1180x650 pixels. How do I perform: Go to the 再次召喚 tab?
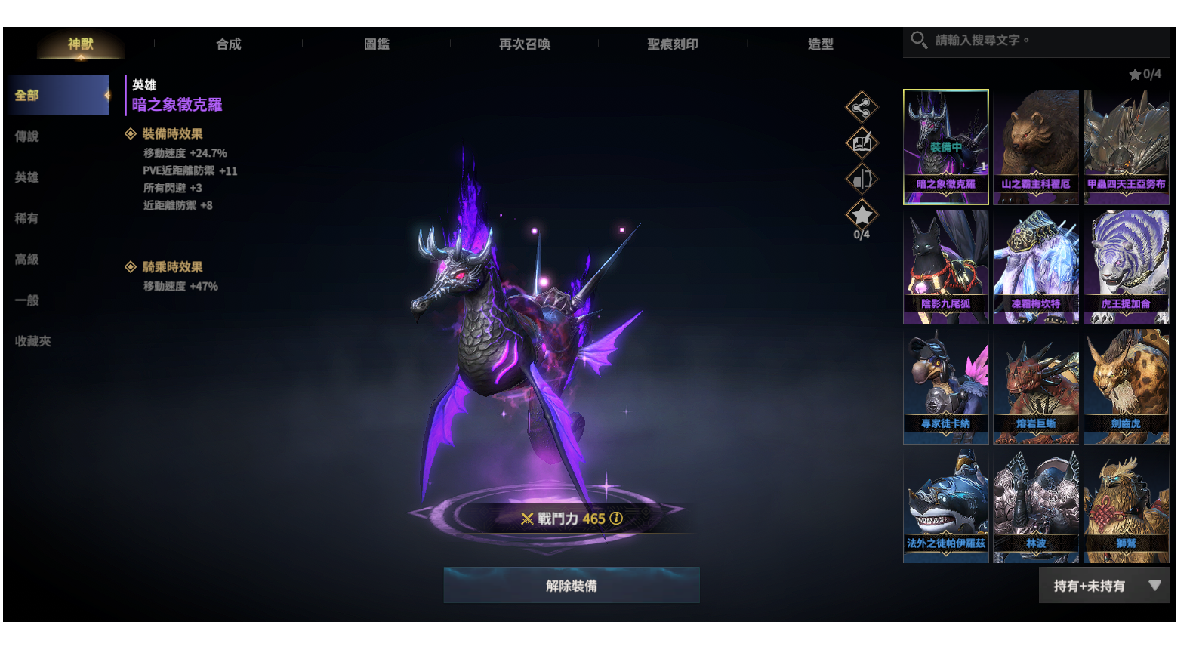pos(525,44)
